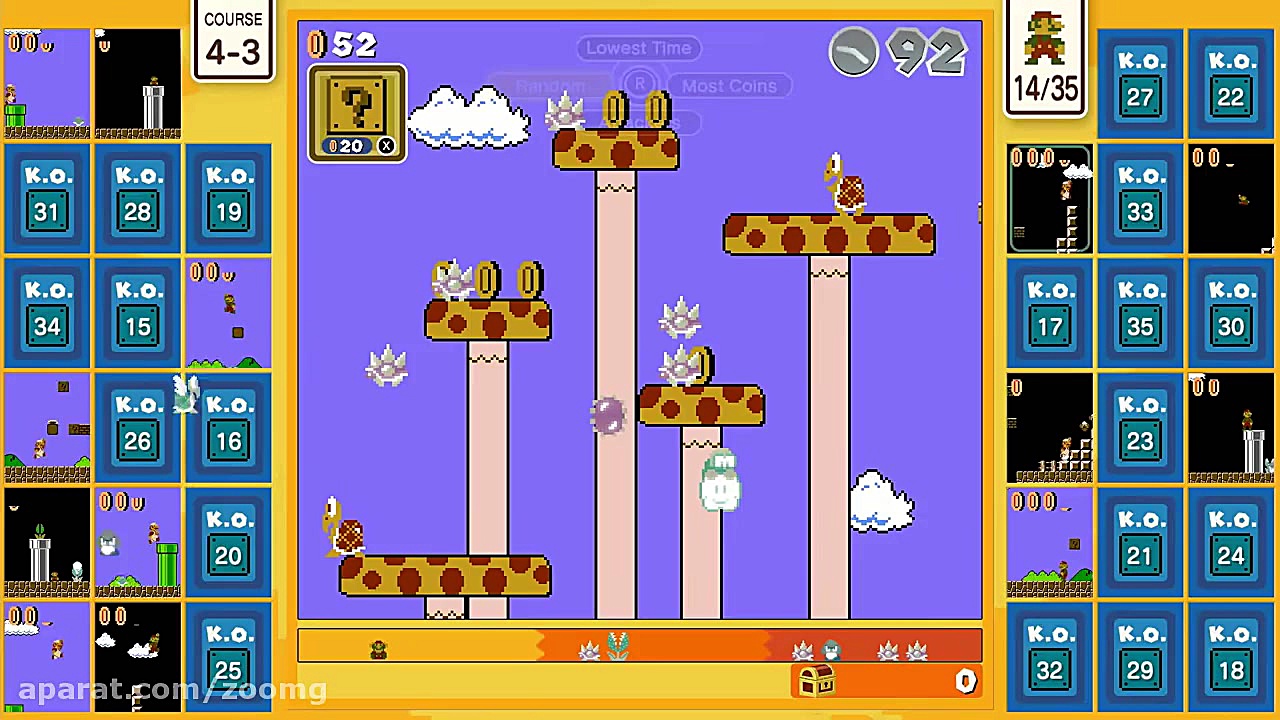Screen dimensions: 1280x720
Task: Click the treasure chest icon near the bottom
Action: 815,682
